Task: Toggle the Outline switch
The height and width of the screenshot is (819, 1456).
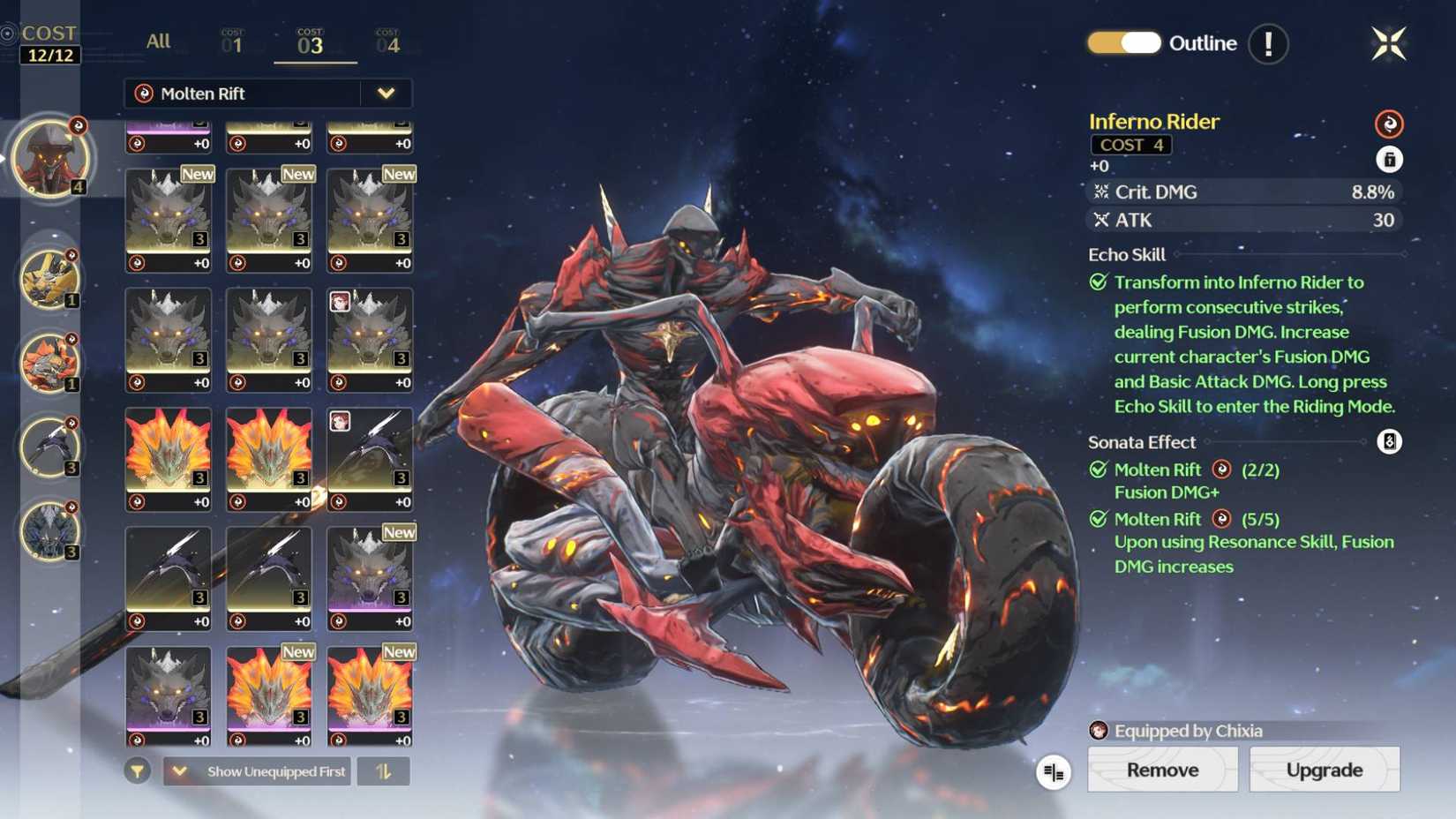Action: click(x=1123, y=42)
